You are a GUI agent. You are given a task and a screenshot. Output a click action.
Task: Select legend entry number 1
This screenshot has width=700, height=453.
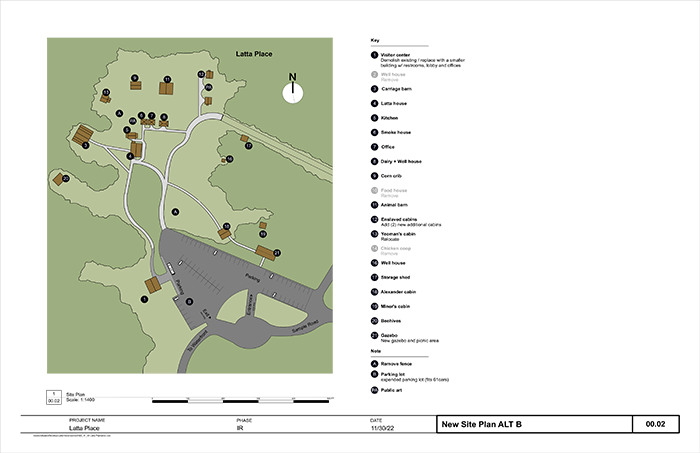[x=374, y=55]
